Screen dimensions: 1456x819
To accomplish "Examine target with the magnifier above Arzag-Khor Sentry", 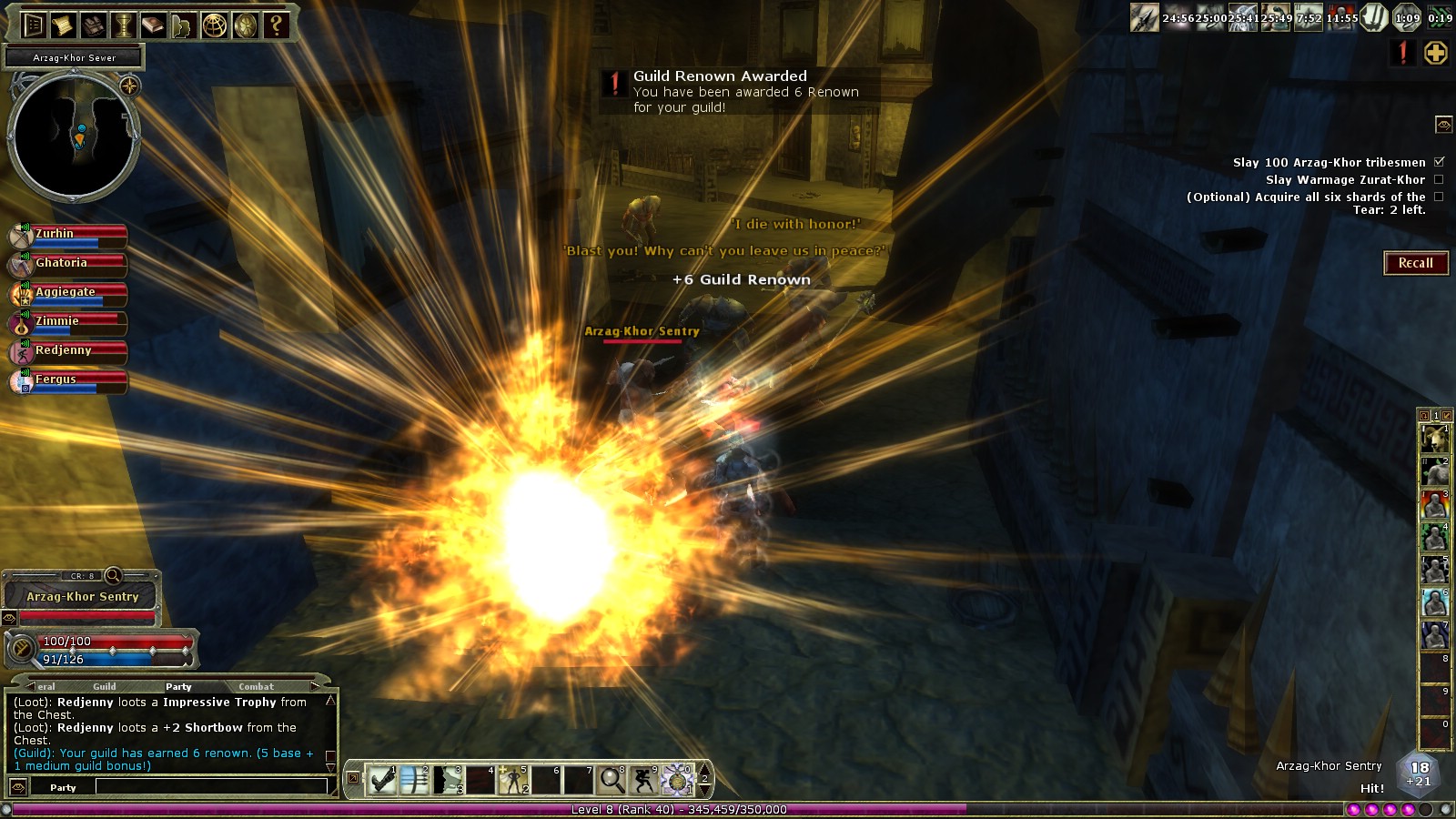I will point(113,575).
